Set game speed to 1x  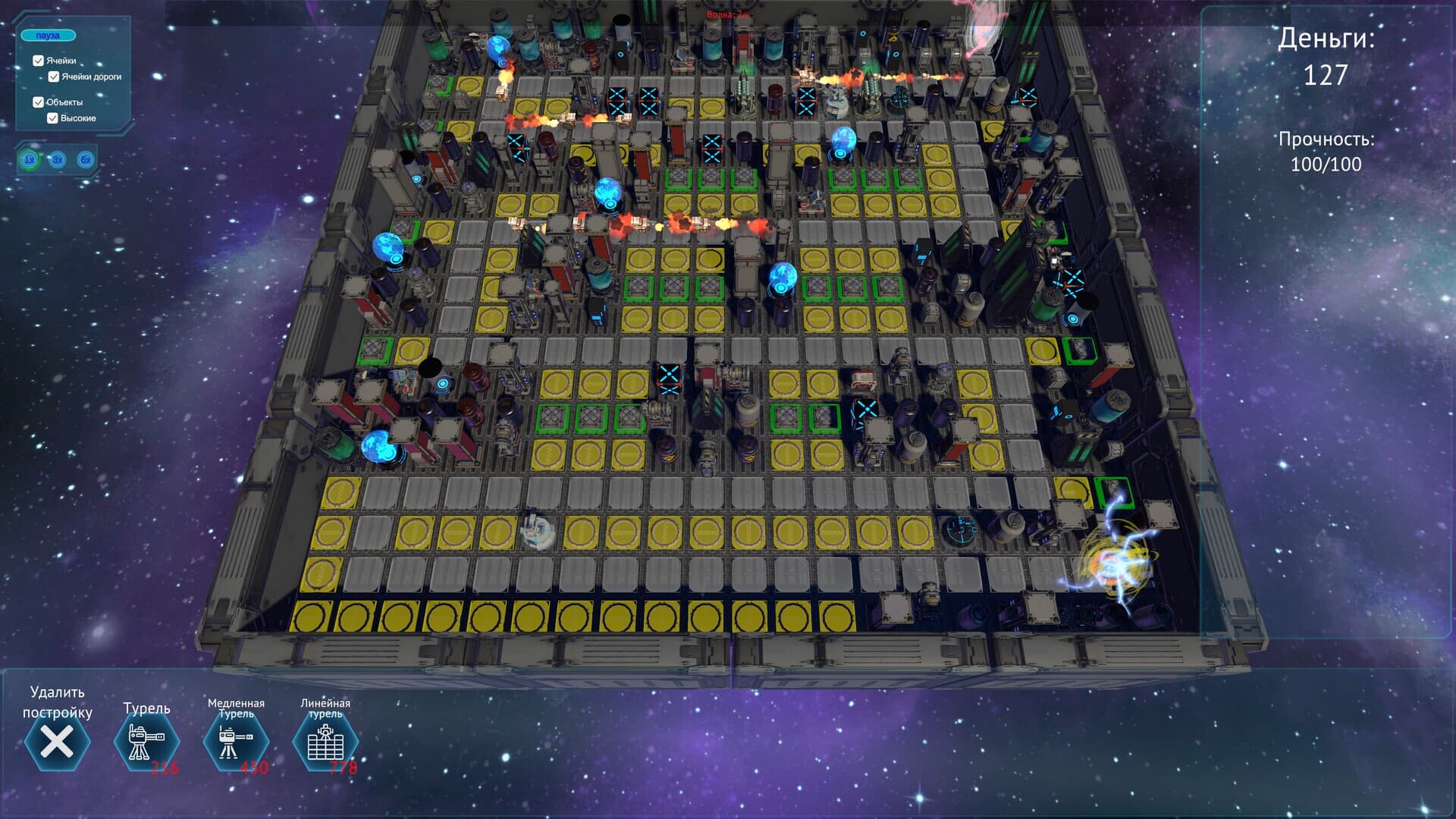point(29,160)
